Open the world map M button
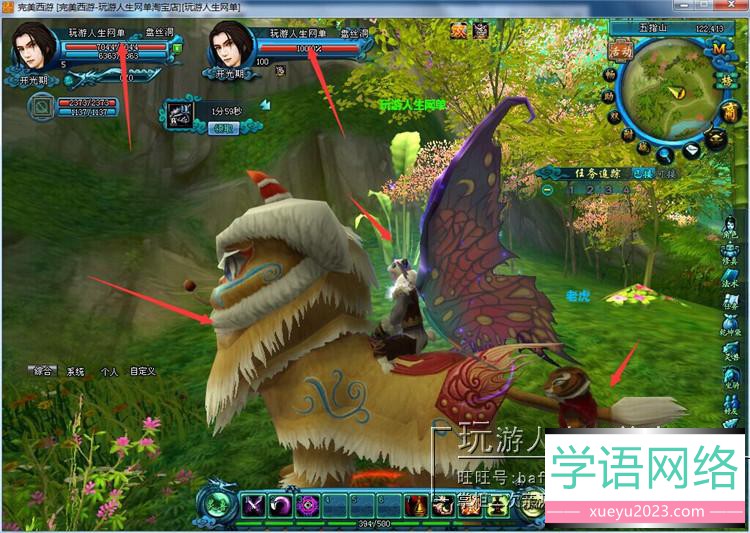750x533 pixels. (719, 49)
